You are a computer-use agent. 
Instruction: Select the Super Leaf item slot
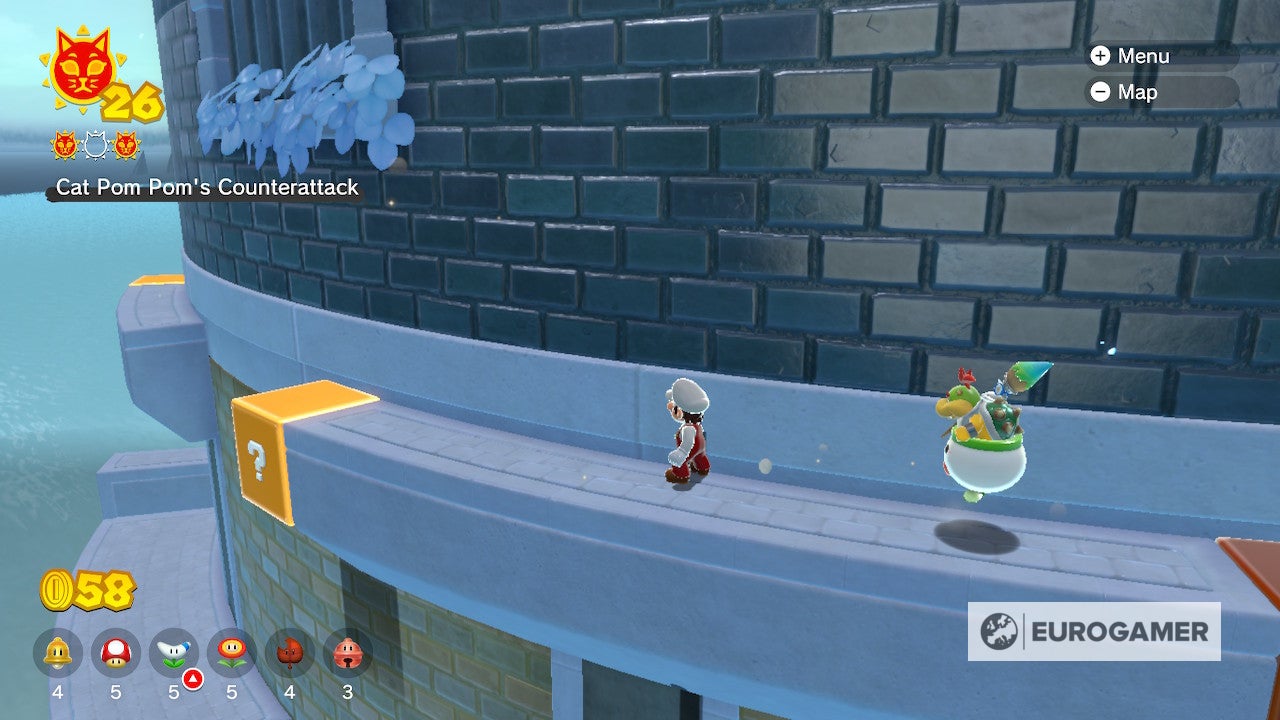[290, 653]
